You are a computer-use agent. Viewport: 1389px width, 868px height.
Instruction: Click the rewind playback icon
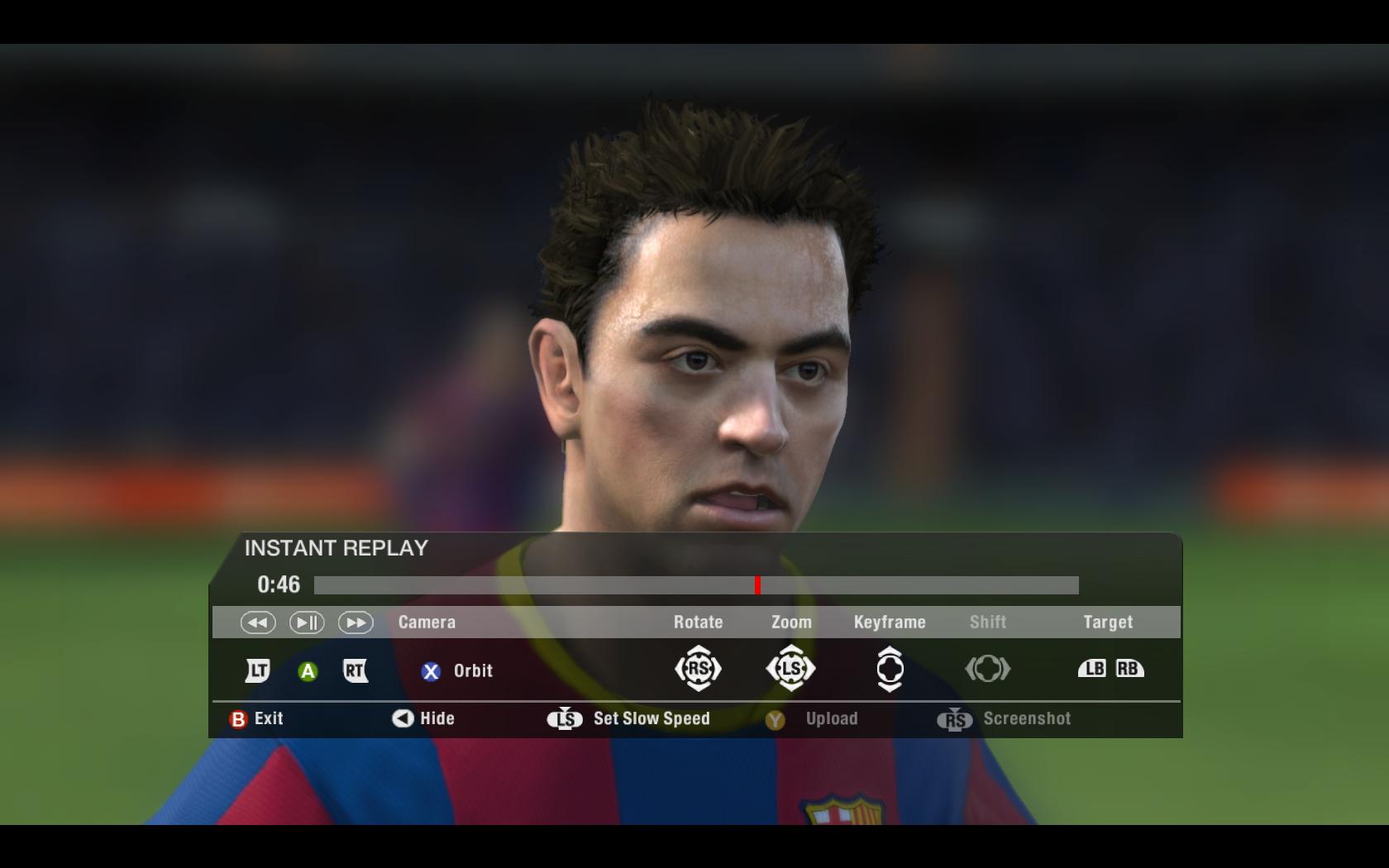point(258,622)
